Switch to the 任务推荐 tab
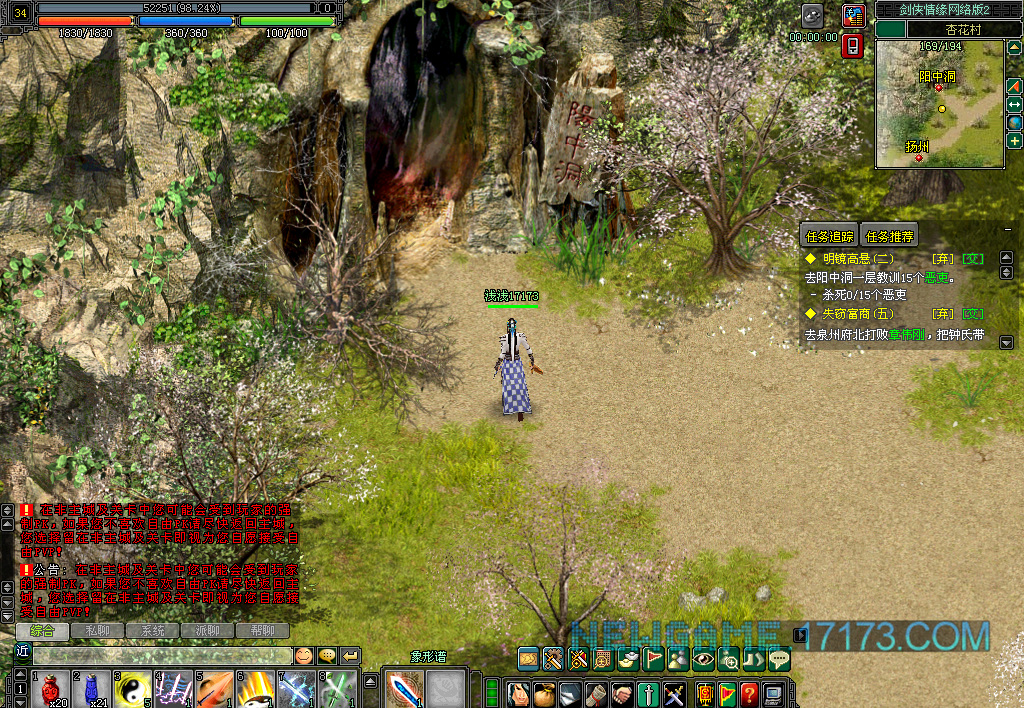This screenshot has width=1024, height=708. click(889, 237)
